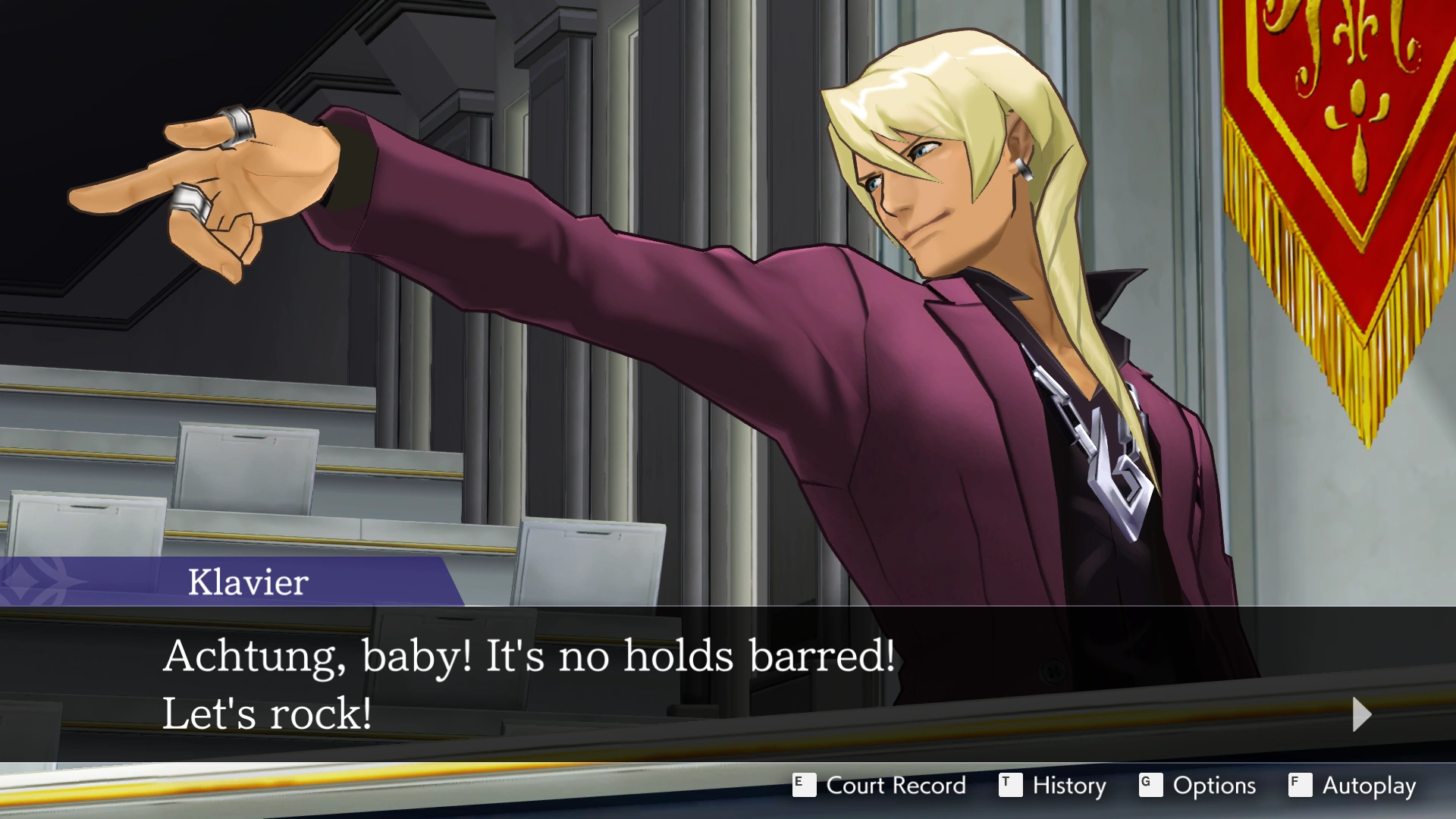Viewport: 1456px width, 819px height.
Task: Click the advance arrow in the dialogue box
Action: pyautogui.click(x=1361, y=715)
